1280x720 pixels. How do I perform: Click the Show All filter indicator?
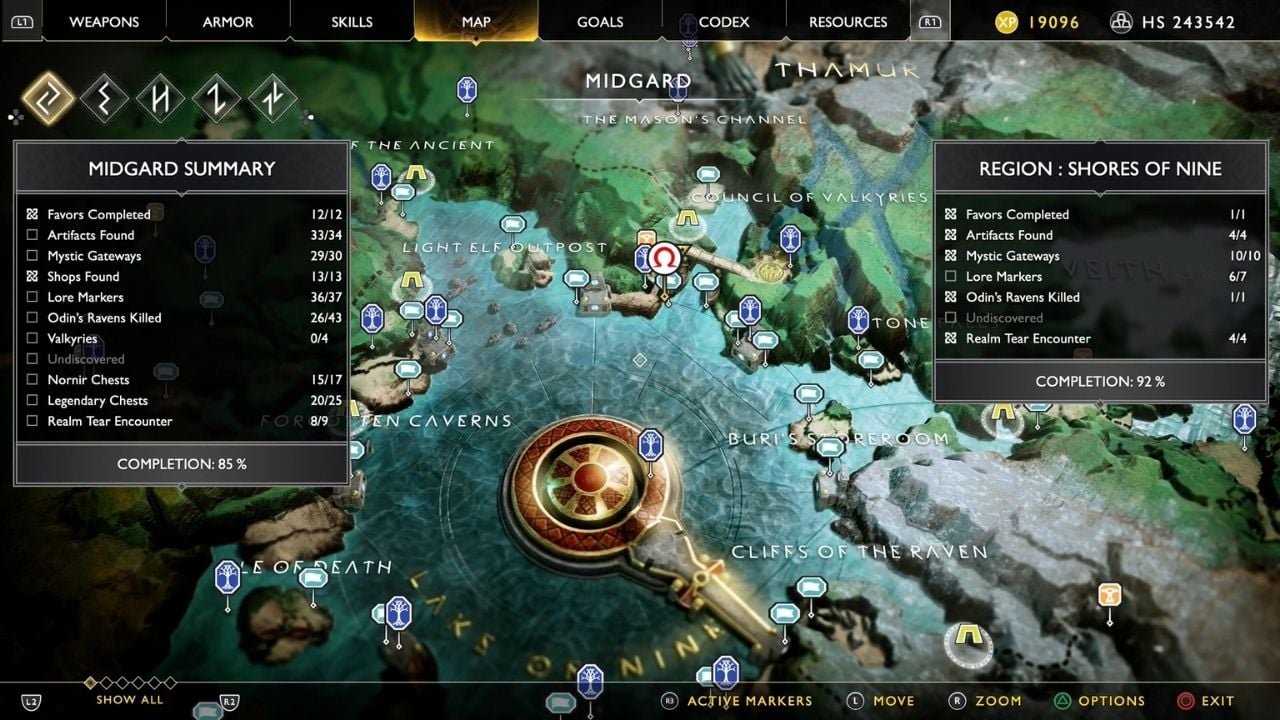(130, 699)
